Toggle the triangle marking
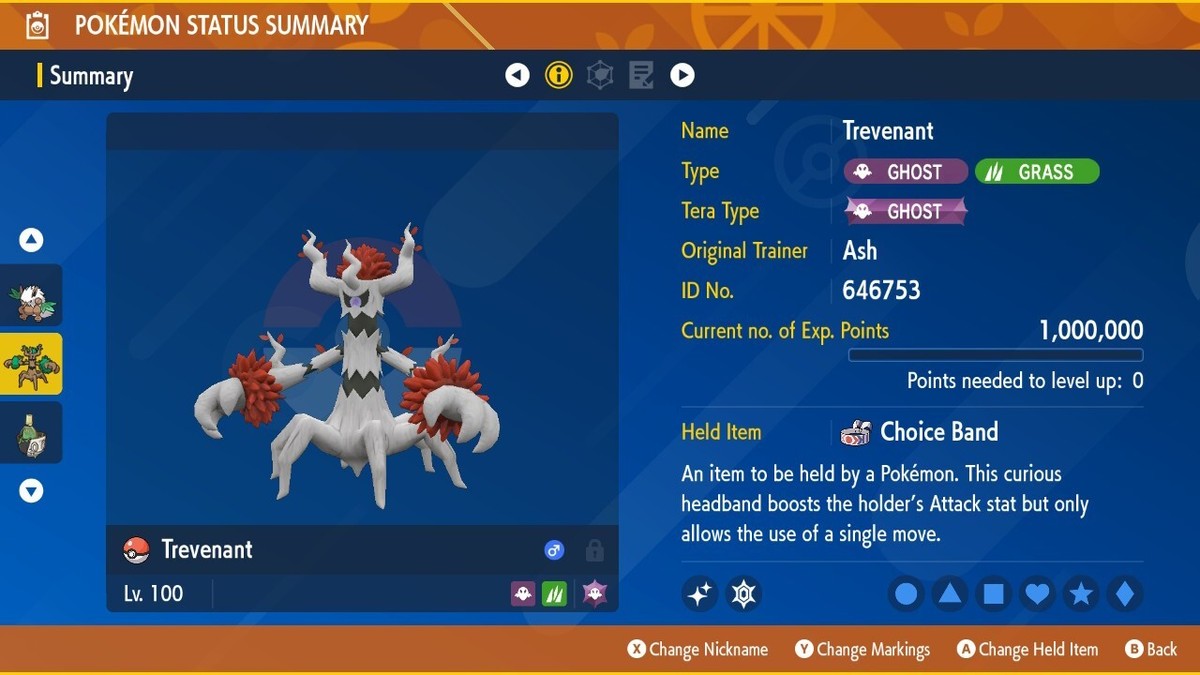Viewport: 1200px width, 675px height. point(949,595)
